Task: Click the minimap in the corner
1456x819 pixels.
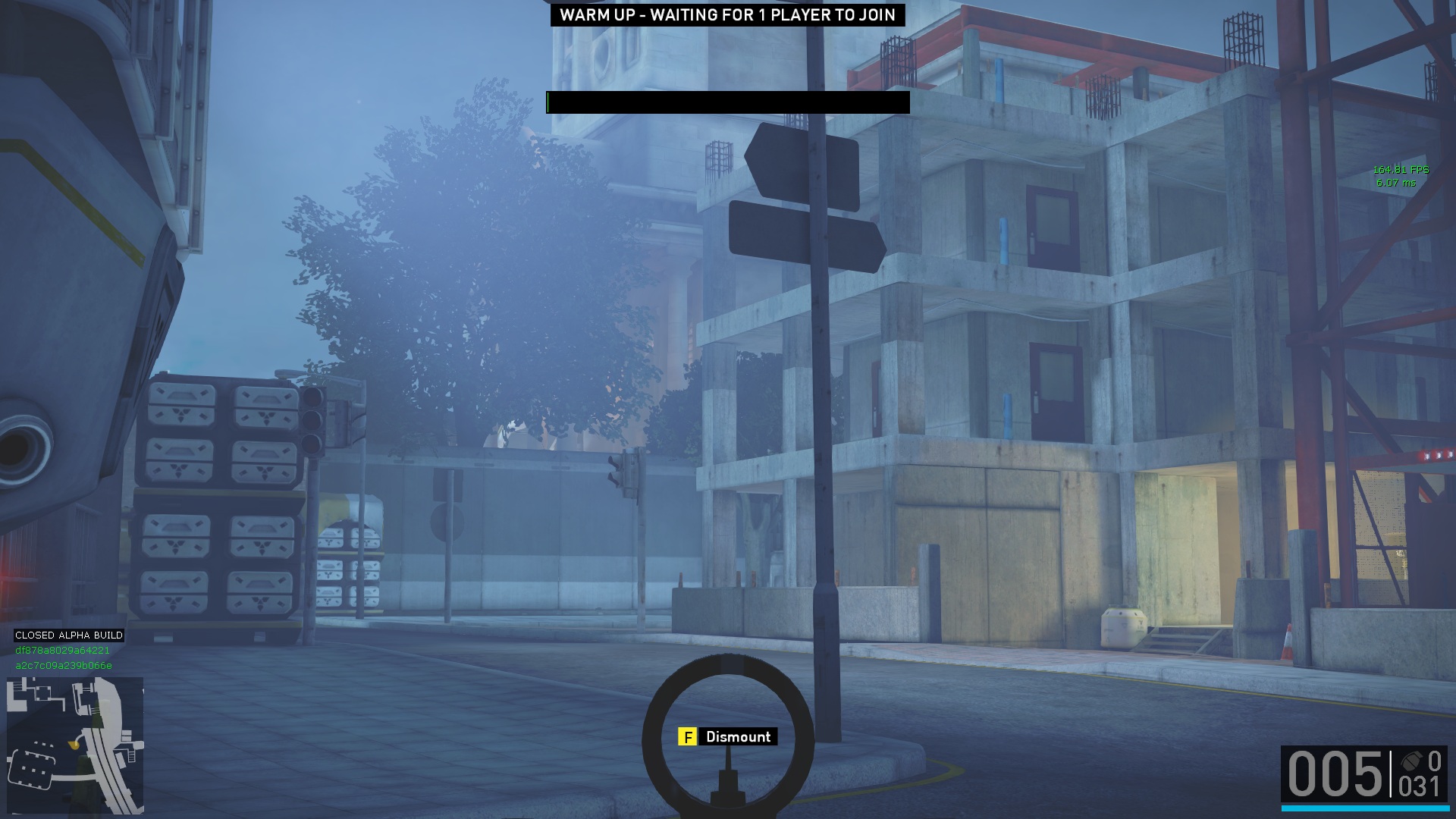Action: [75, 745]
